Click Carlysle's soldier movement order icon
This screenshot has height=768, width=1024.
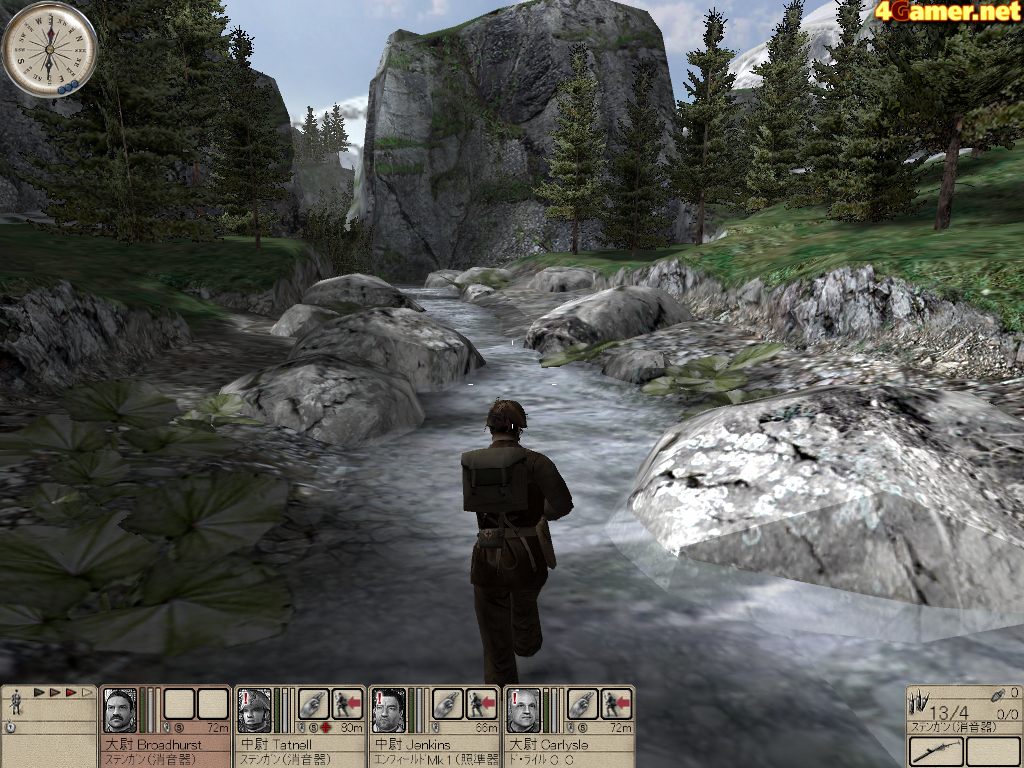click(616, 704)
